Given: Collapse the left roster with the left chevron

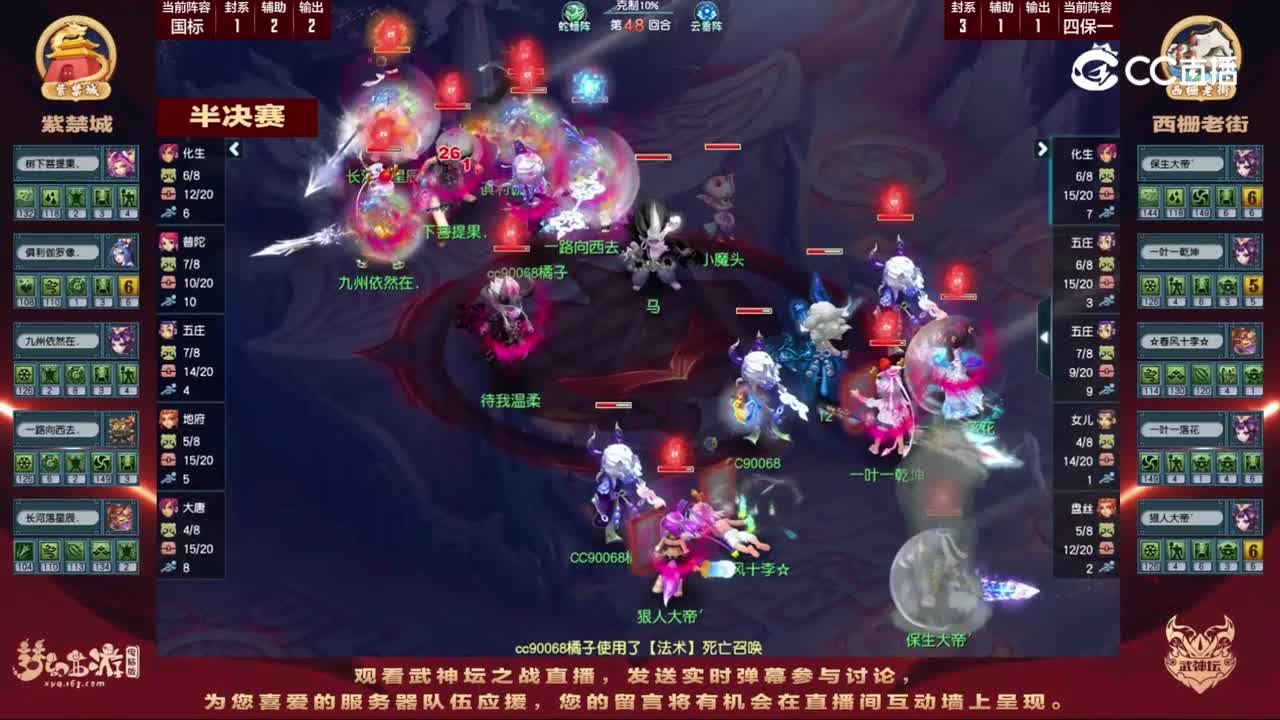Looking at the screenshot, I should coord(232,148).
